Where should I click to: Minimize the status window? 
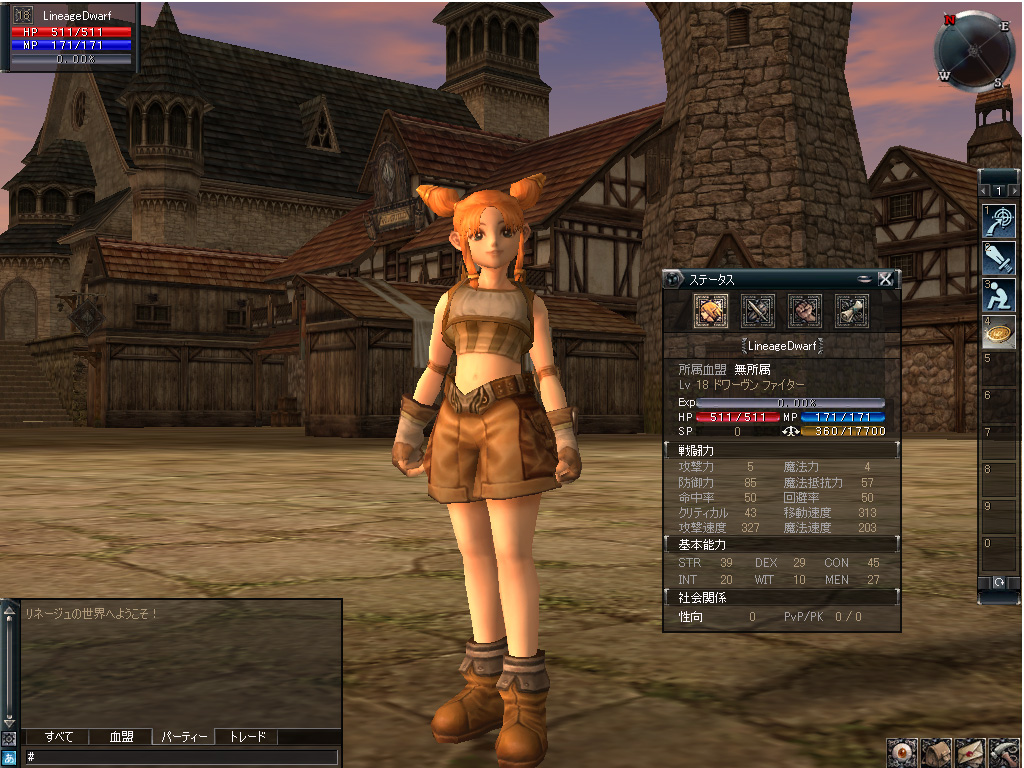[865, 279]
